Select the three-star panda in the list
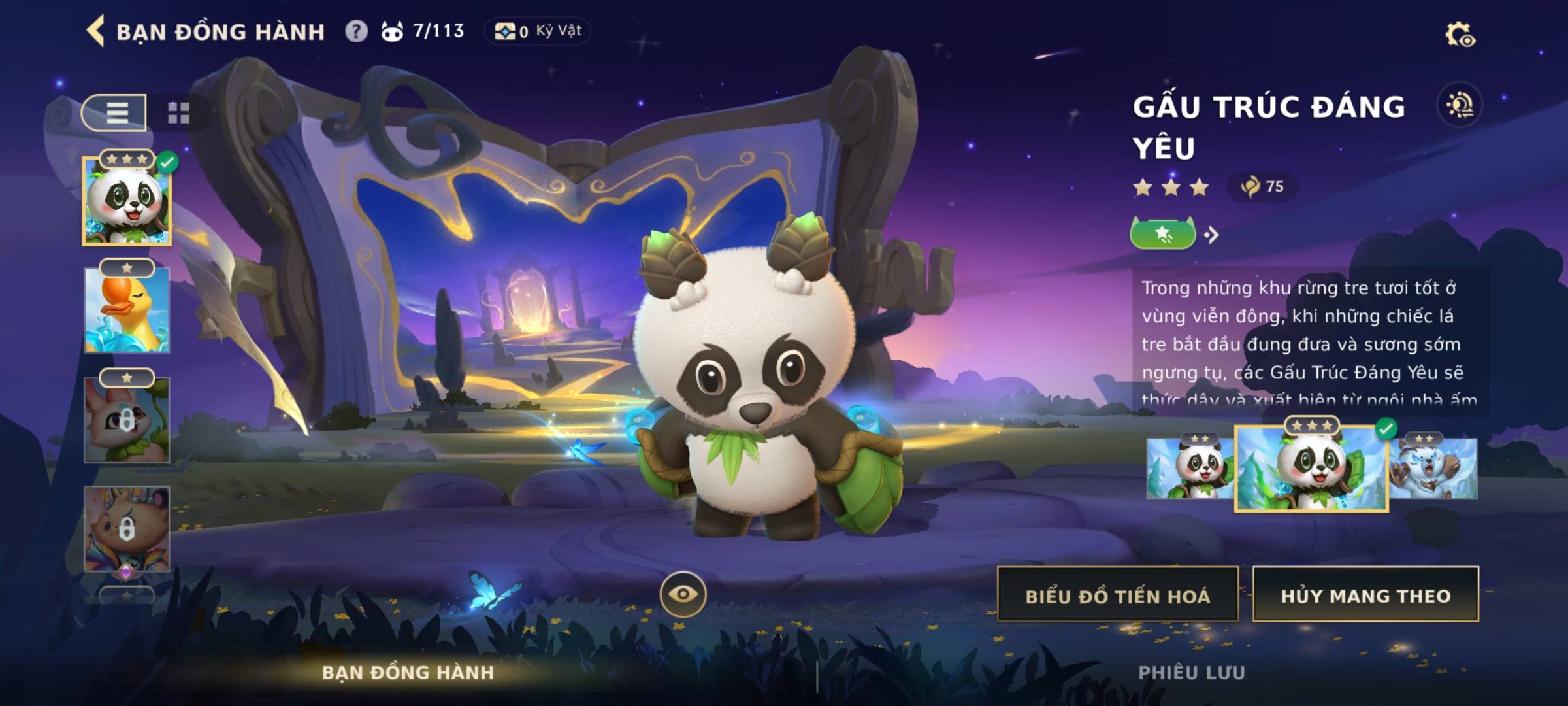The width and height of the screenshot is (1568, 706). tap(127, 201)
